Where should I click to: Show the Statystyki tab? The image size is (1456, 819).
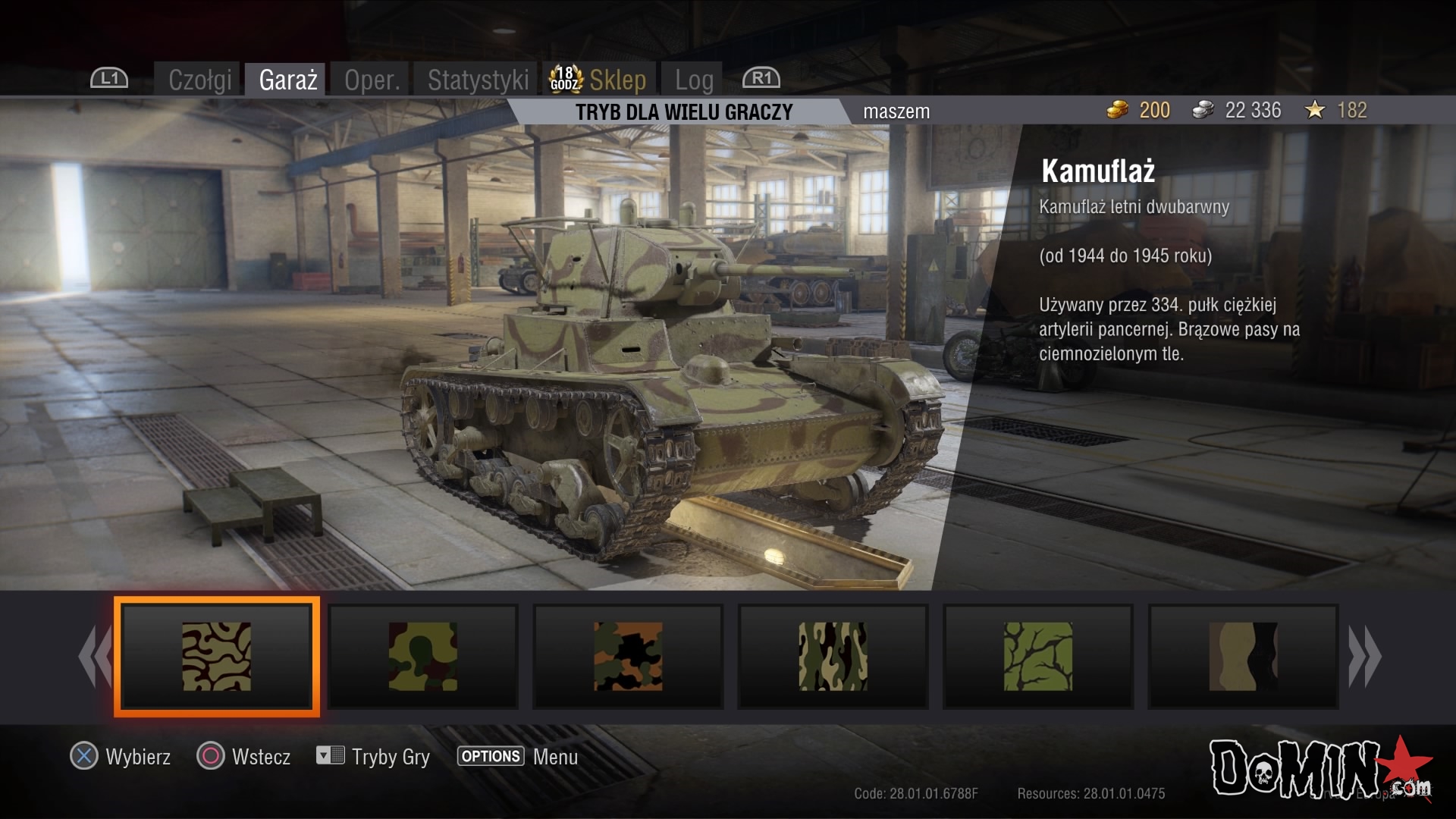point(478,80)
